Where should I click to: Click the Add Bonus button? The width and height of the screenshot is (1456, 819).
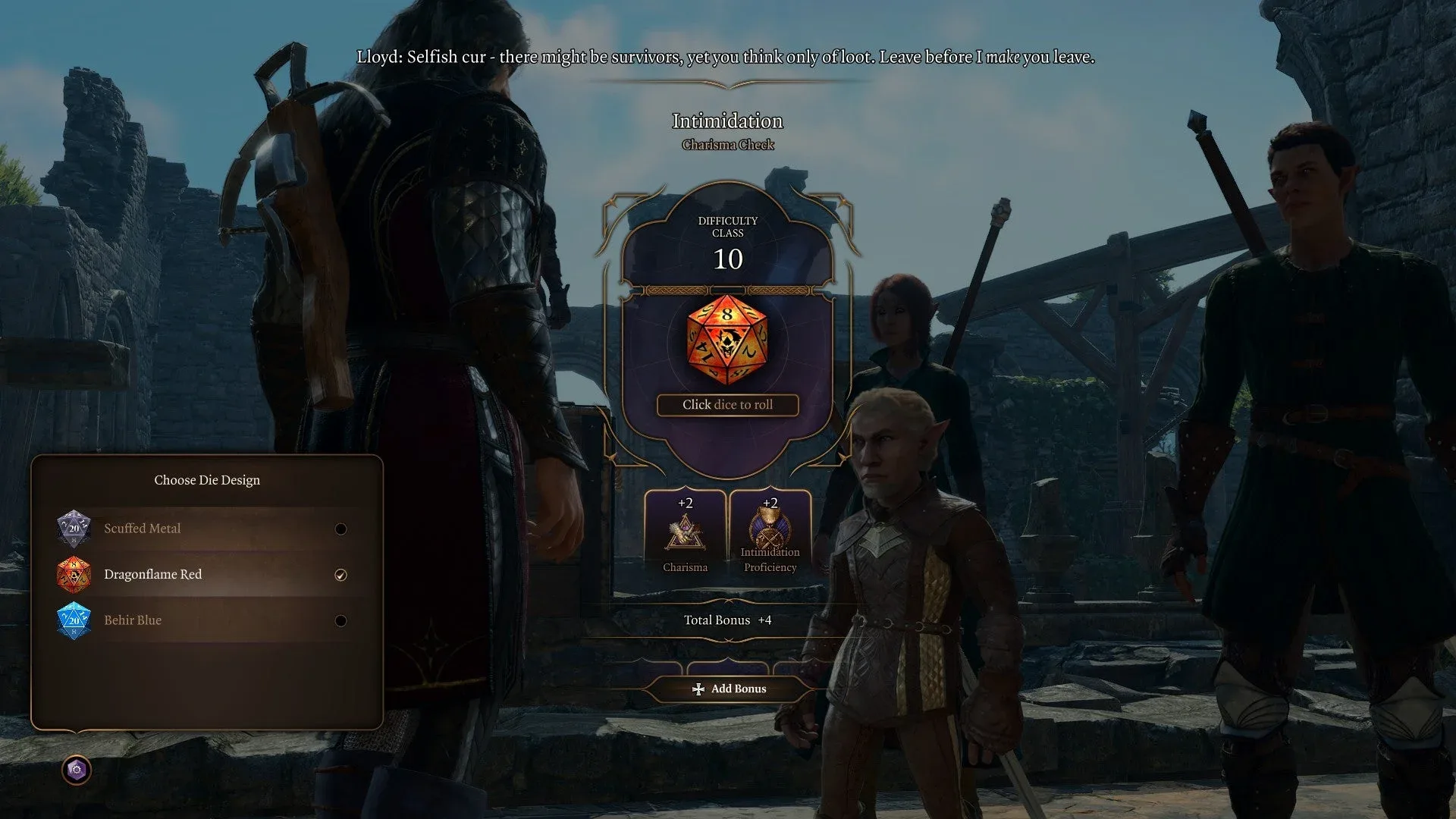point(729,689)
